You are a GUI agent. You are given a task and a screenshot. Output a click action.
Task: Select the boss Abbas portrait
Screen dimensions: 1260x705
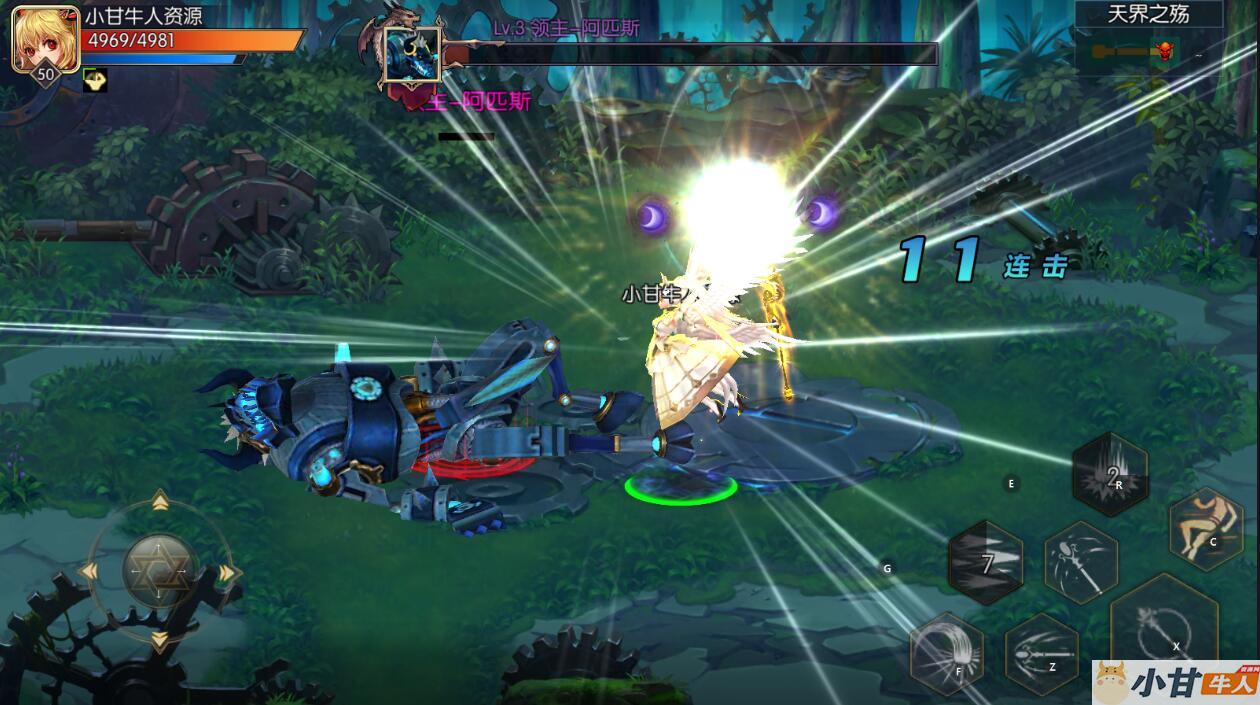tap(412, 56)
